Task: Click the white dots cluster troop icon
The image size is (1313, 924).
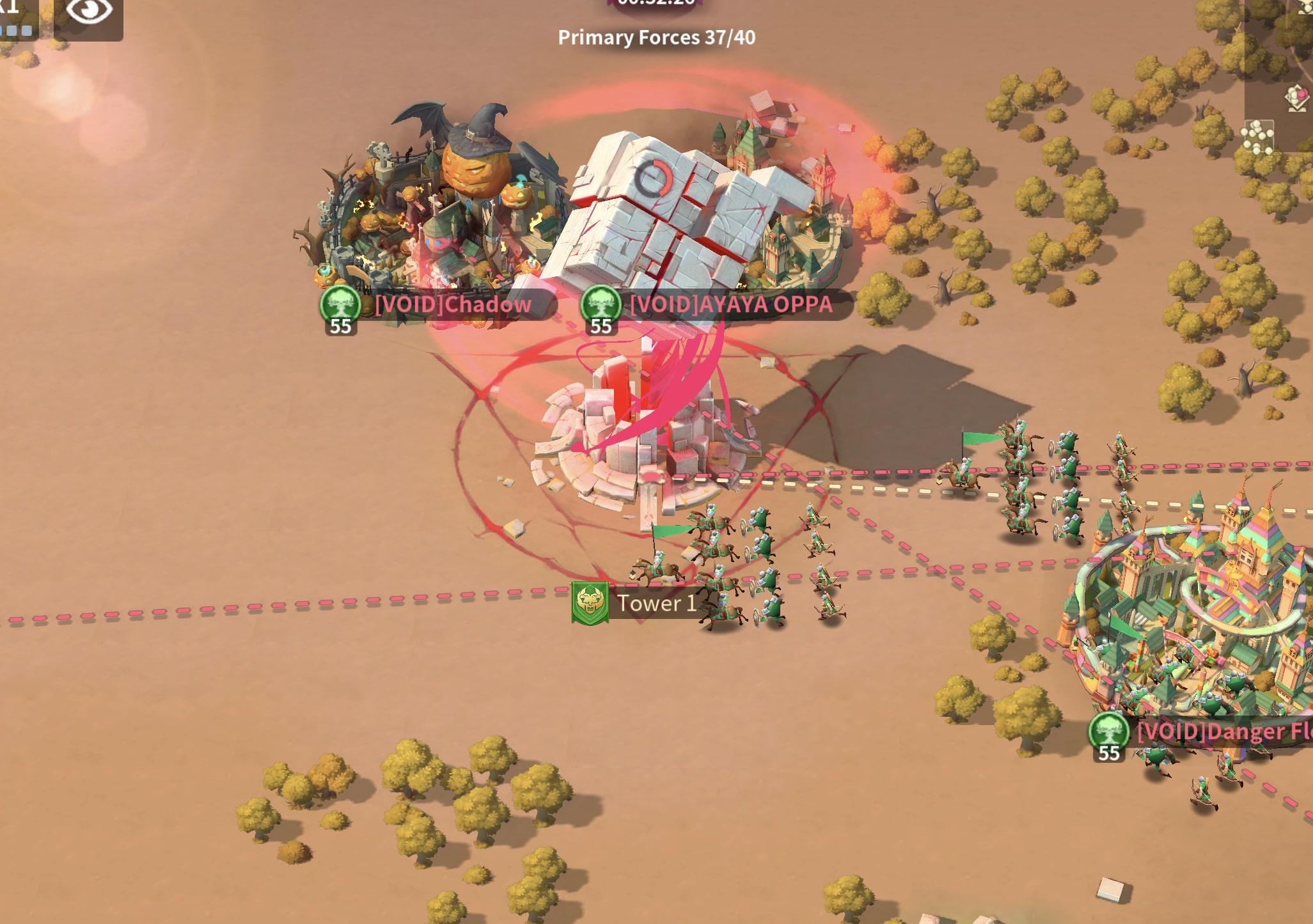Action: click(x=1257, y=137)
